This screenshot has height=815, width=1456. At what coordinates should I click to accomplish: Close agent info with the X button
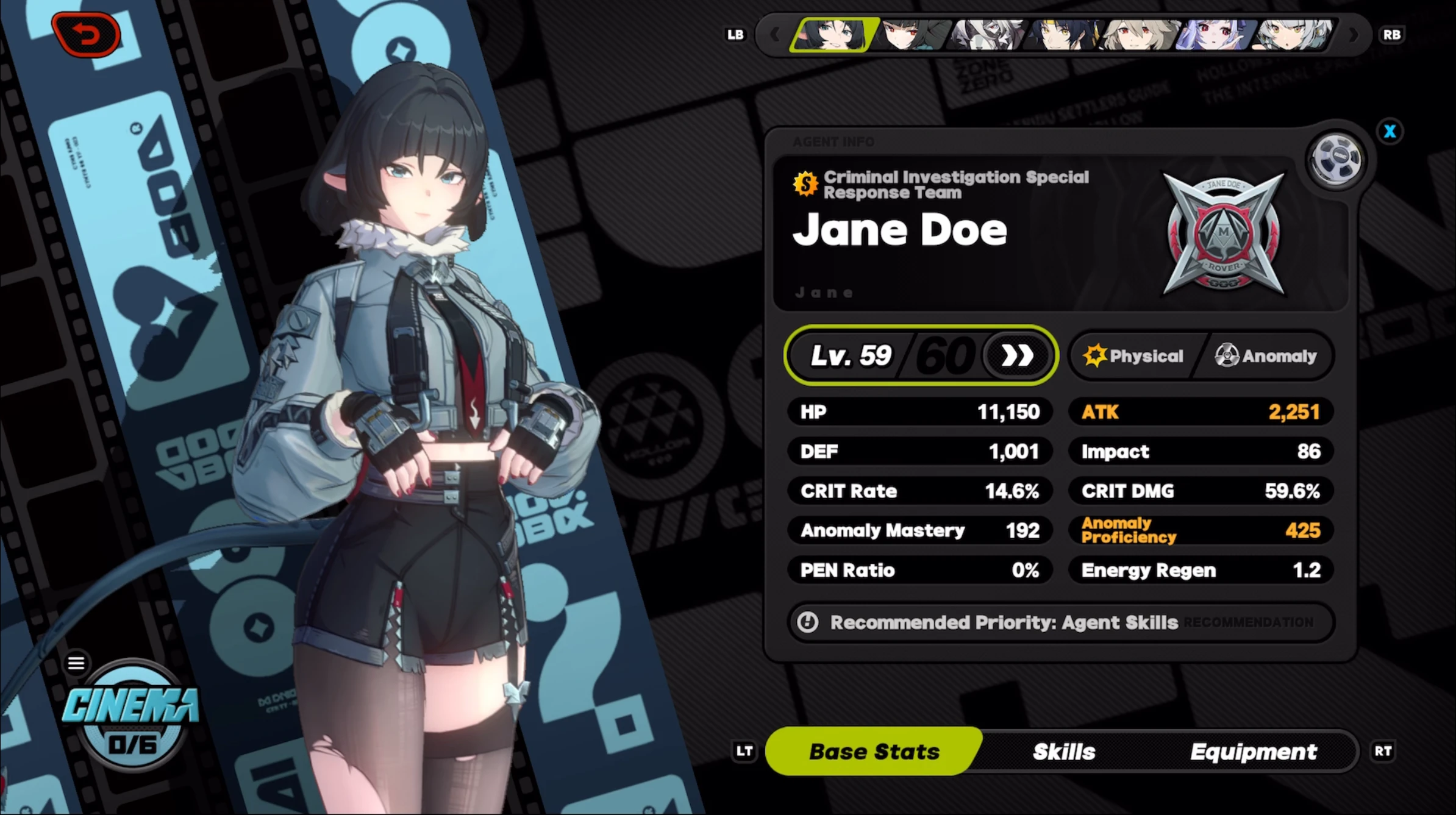point(1390,131)
